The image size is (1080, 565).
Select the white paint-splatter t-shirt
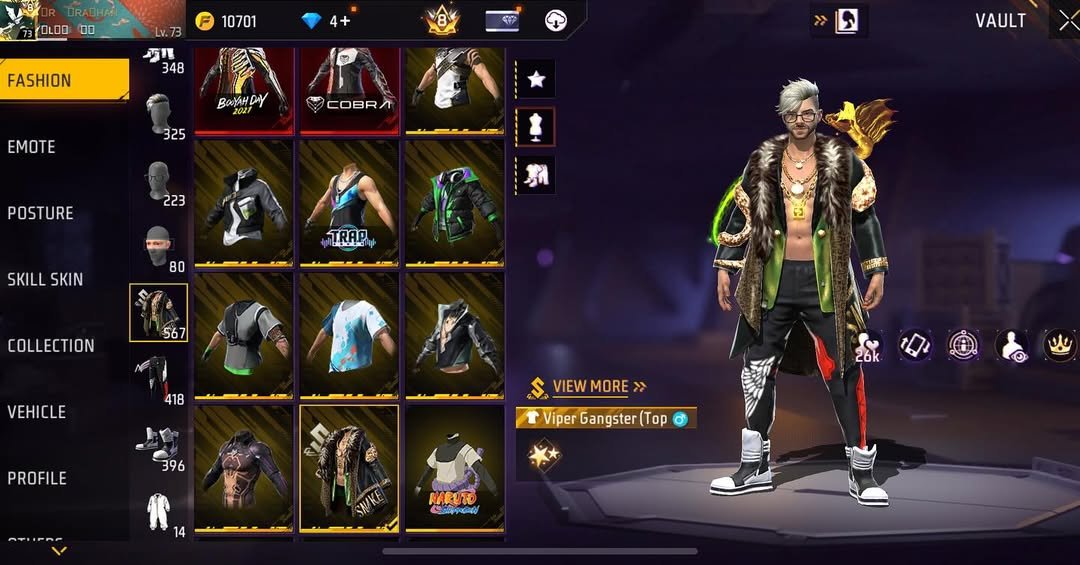[x=349, y=336]
